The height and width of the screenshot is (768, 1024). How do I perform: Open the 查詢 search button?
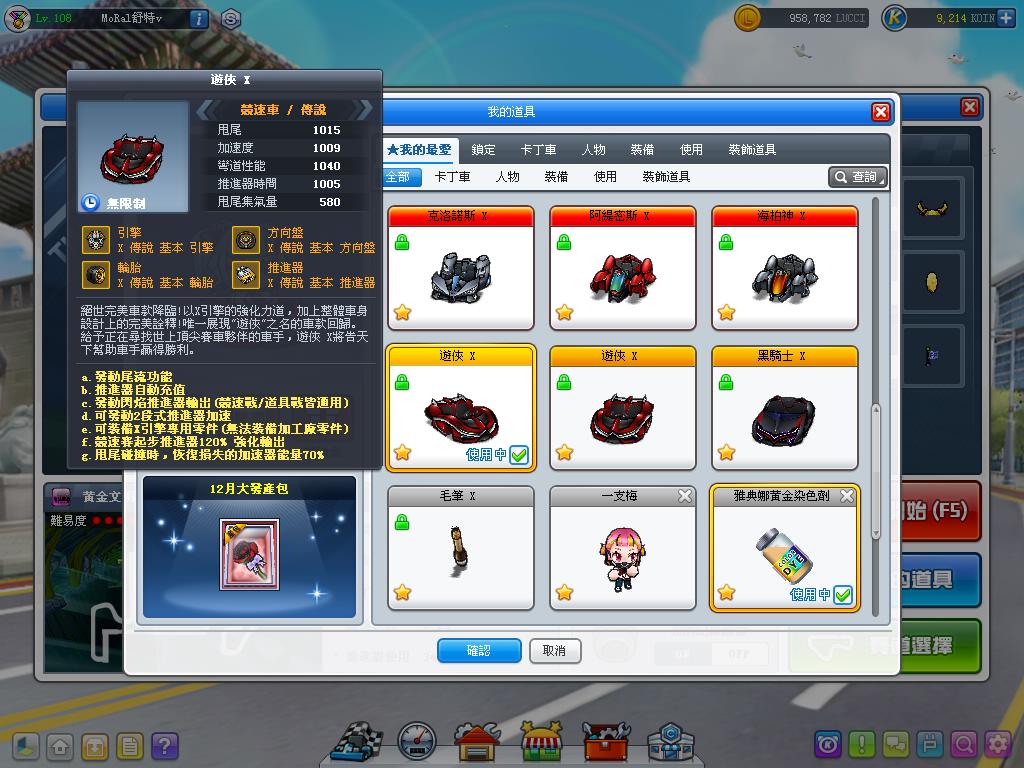858,177
